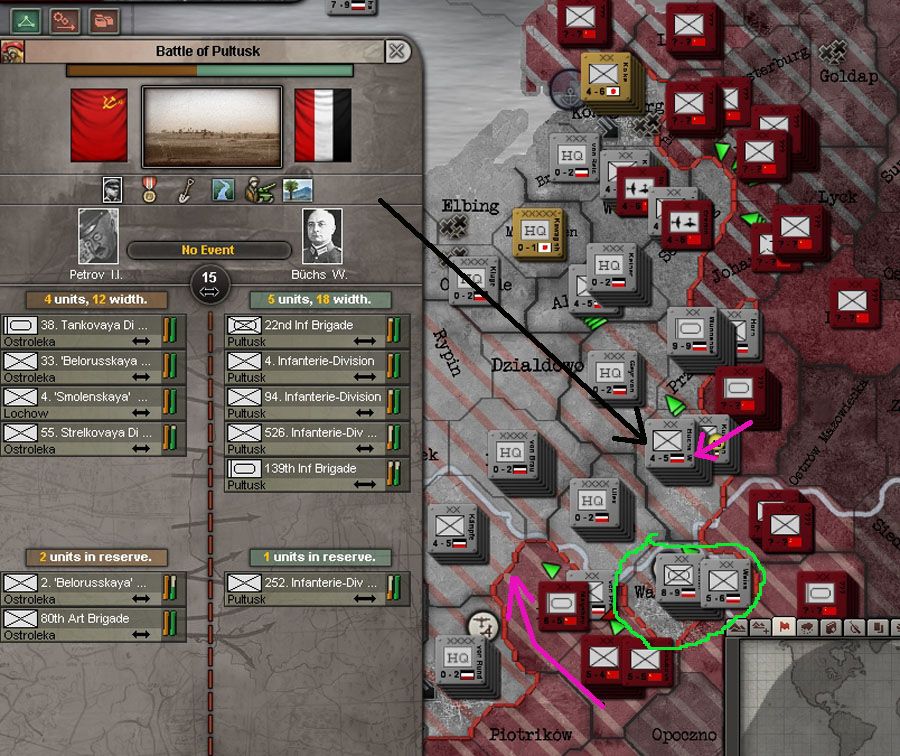Open commander Petrov I.I. portrait
The height and width of the screenshot is (756, 900).
pyautogui.click(x=98, y=237)
